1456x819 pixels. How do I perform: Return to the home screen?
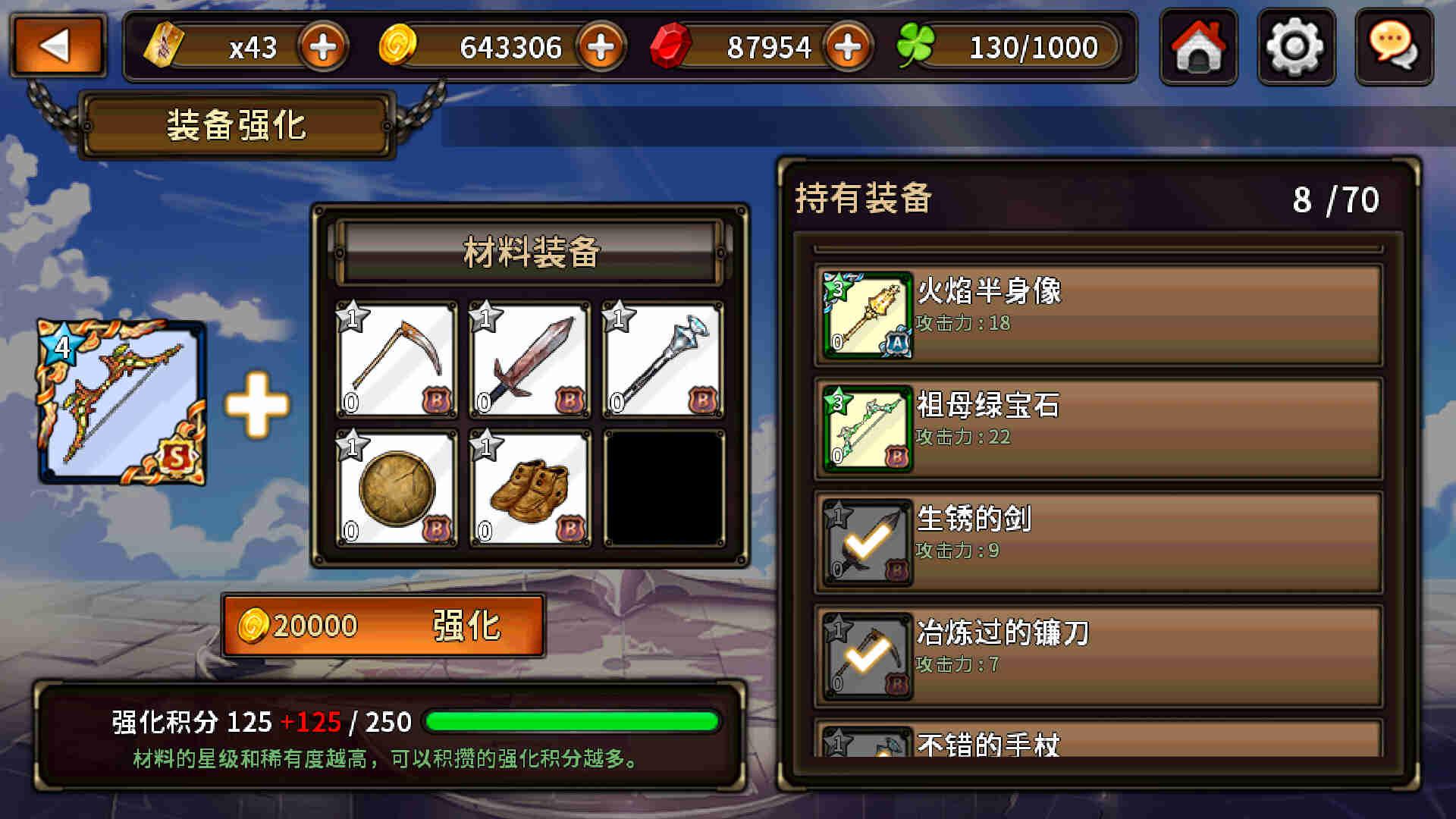(1198, 47)
